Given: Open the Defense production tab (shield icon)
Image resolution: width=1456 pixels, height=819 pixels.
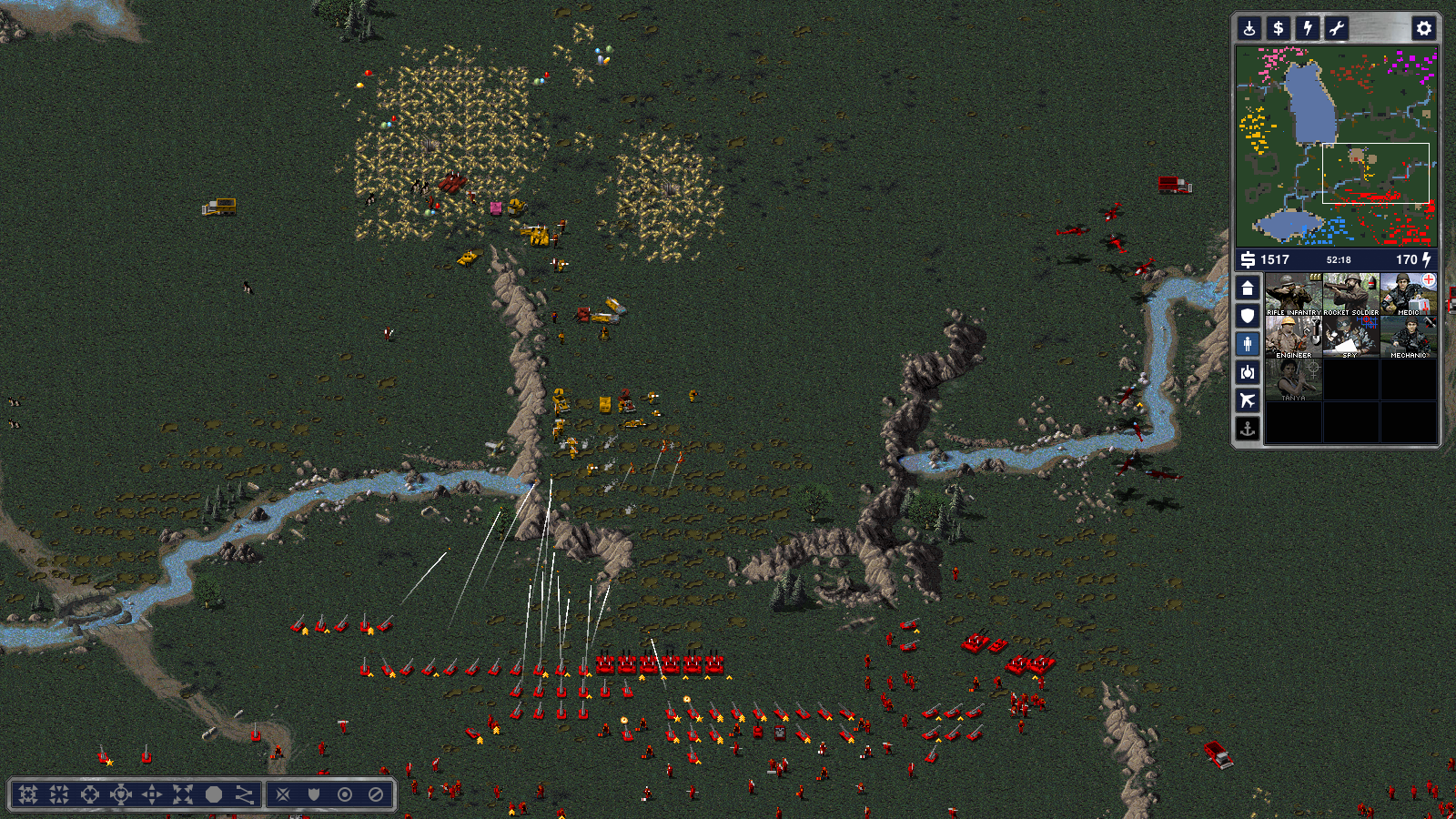Looking at the screenshot, I should coord(1248,316).
